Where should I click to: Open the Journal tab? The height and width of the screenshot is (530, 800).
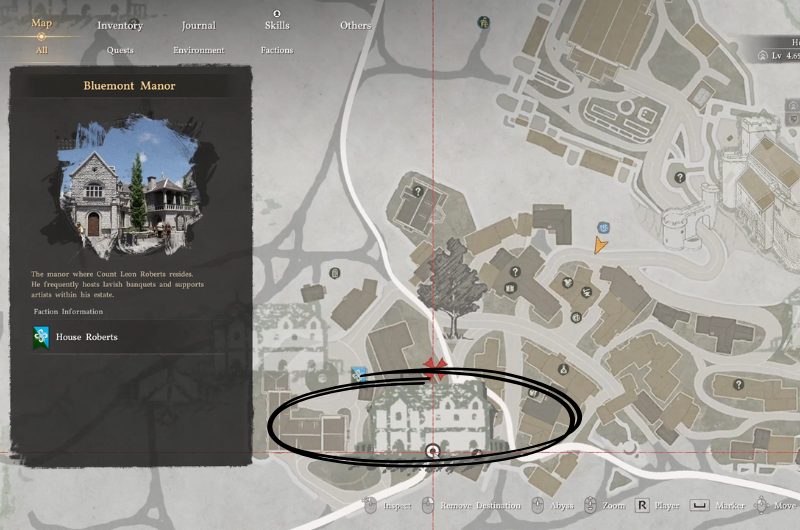(199, 25)
